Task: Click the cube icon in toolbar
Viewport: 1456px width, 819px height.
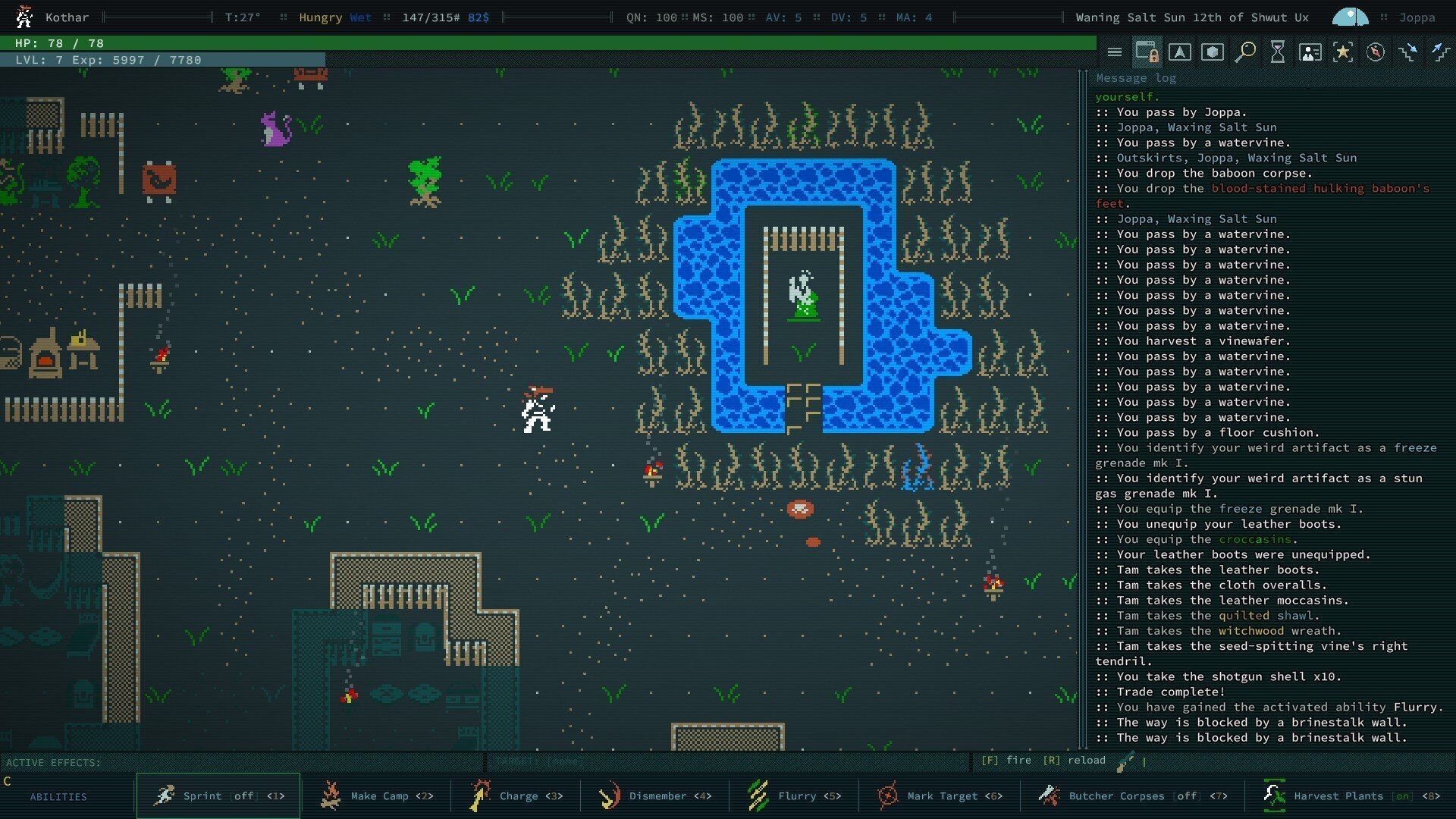Action: [1212, 52]
